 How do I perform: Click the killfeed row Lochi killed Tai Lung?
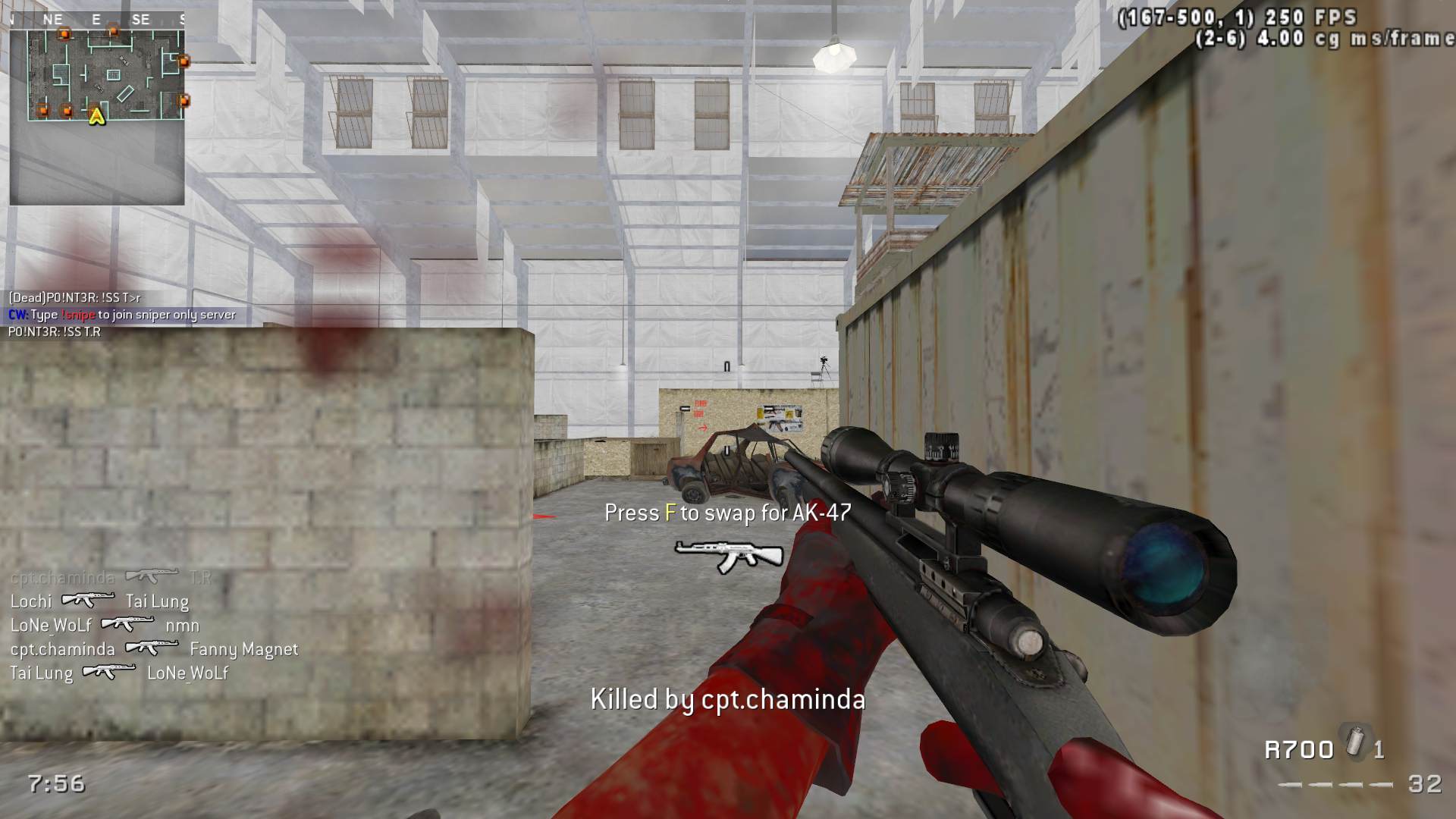click(x=99, y=601)
